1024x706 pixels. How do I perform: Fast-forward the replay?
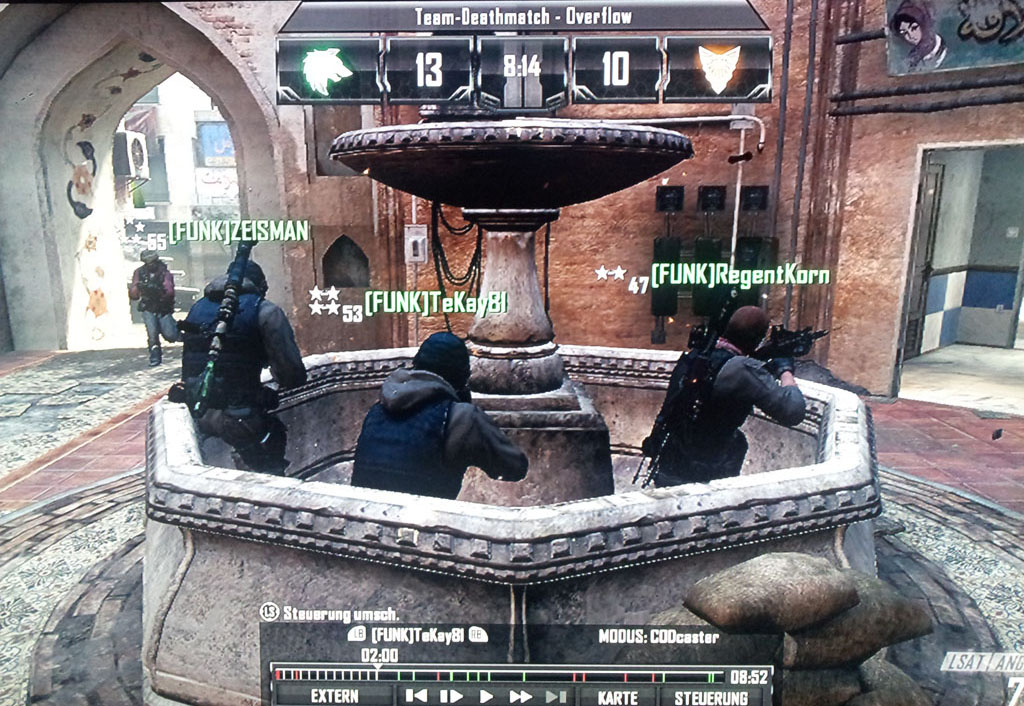pyautogui.click(x=521, y=697)
